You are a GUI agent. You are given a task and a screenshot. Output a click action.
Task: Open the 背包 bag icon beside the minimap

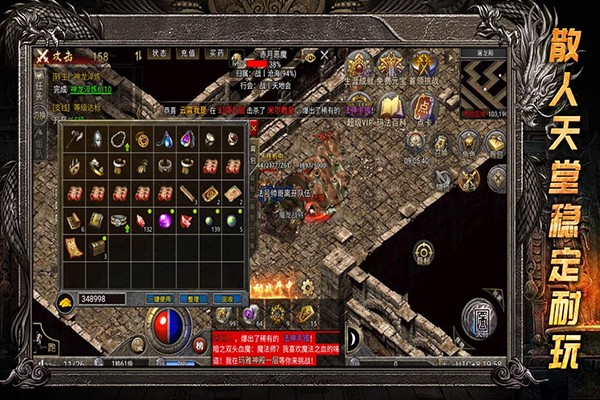495,141
